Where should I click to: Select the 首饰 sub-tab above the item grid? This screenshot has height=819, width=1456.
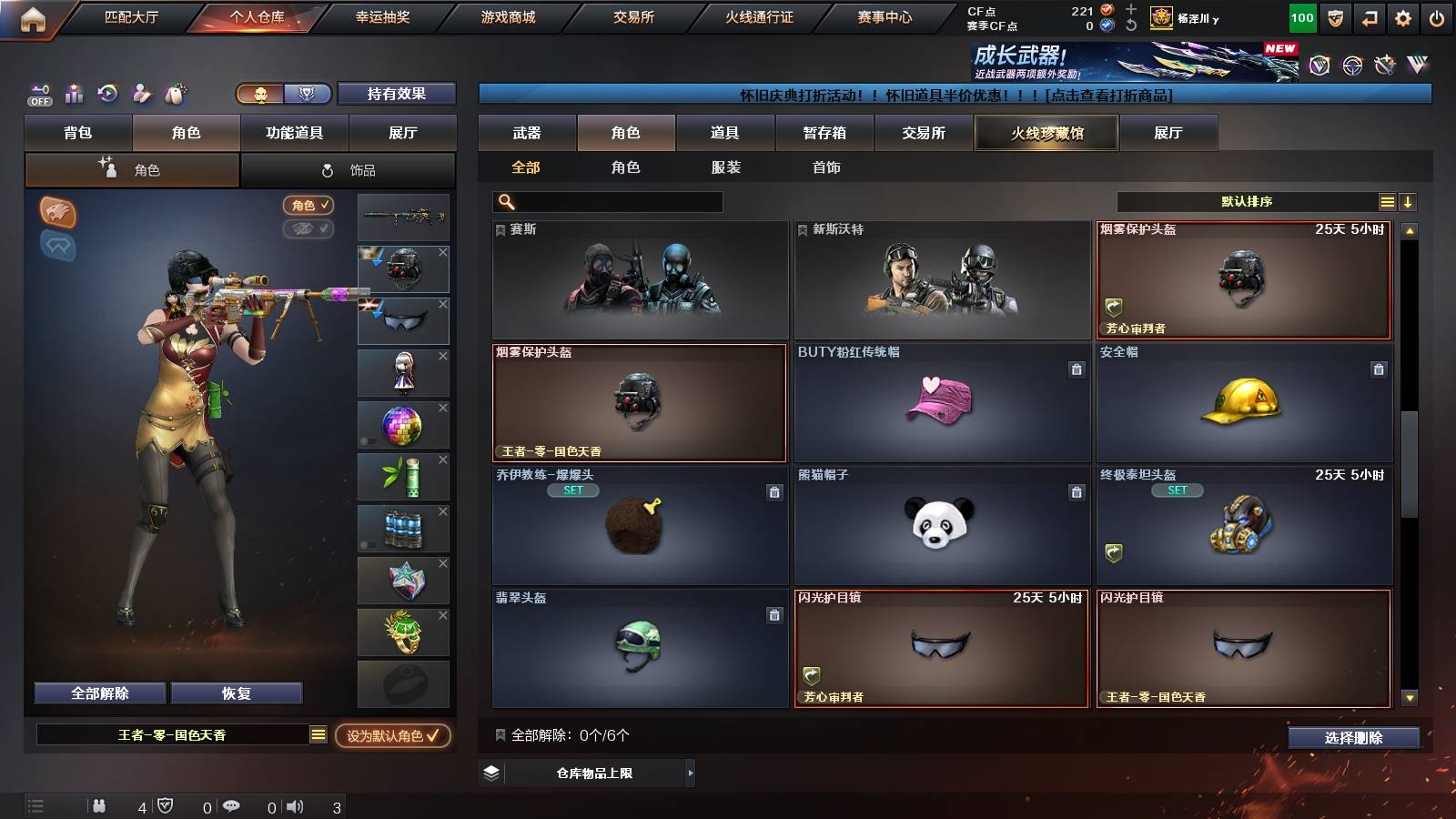(824, 167)
